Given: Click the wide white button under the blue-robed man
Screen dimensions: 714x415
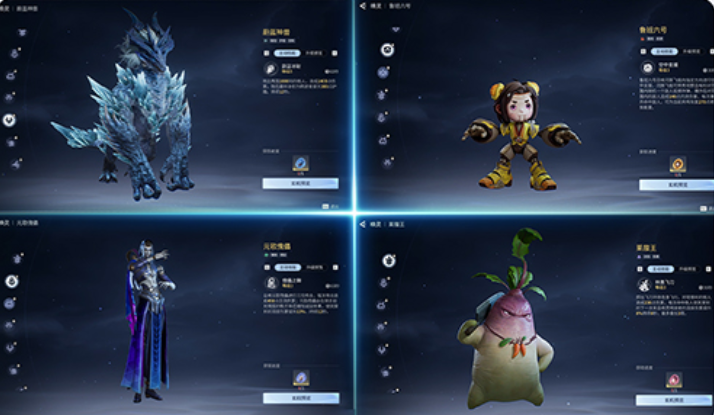Looking at the screenshot, I should click(x=300, y=398).
